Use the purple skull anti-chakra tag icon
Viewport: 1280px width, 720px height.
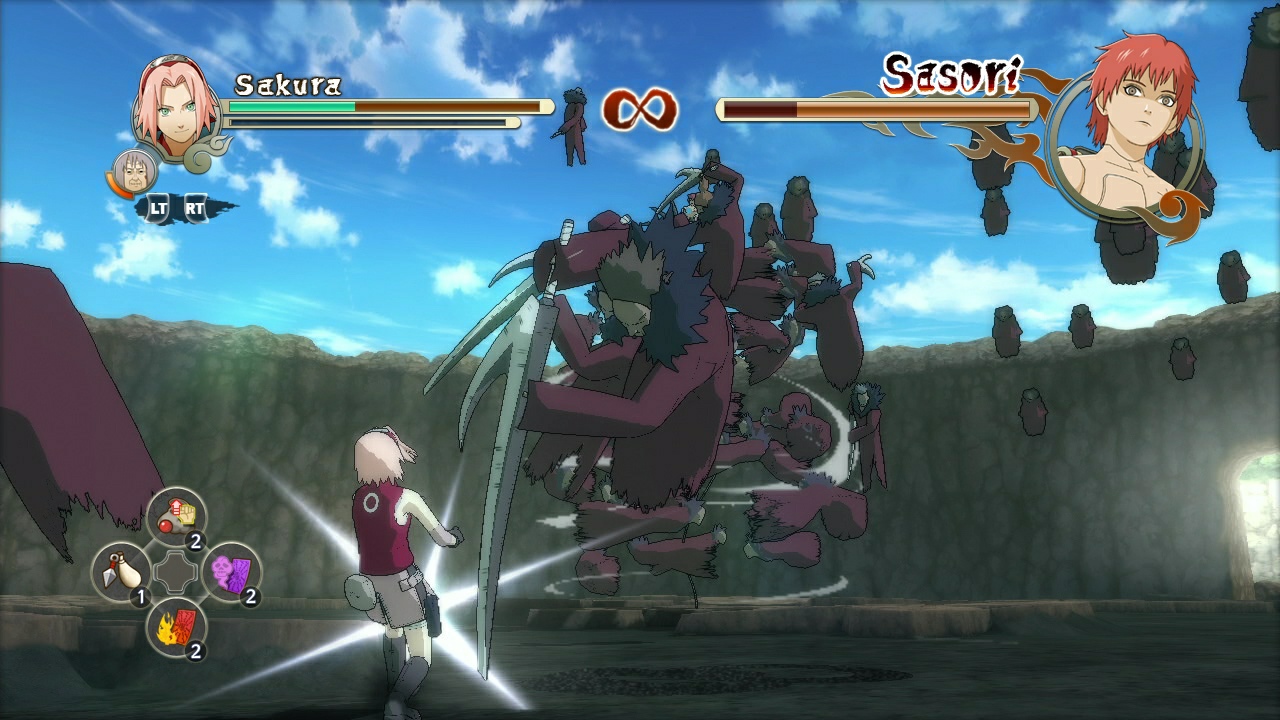pos(231,573)
